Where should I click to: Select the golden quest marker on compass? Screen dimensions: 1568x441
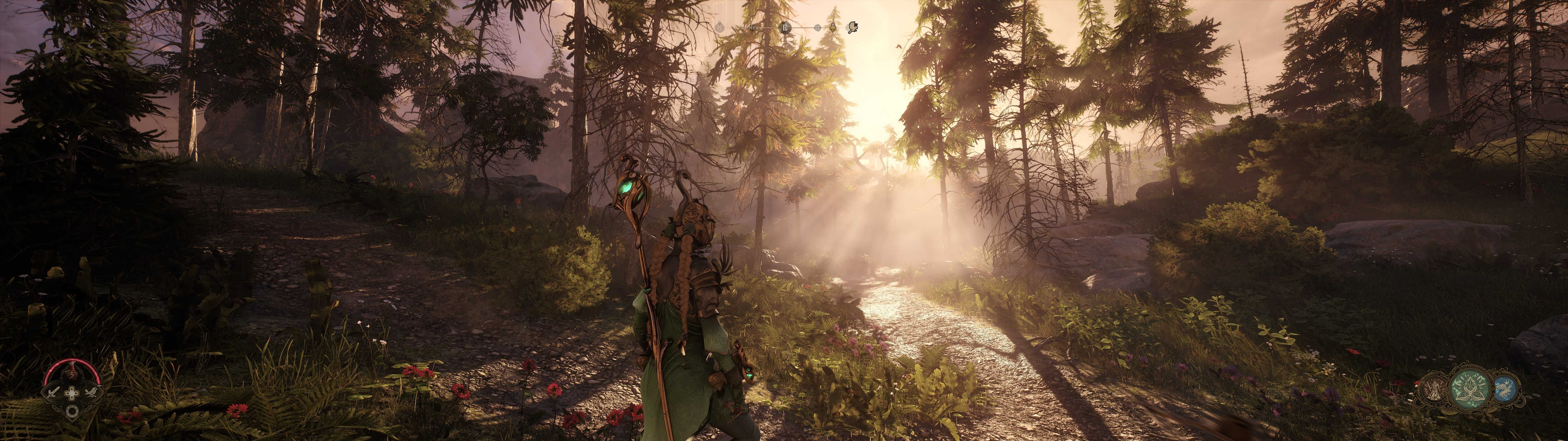pyautogui.click(x=833, y=27)
